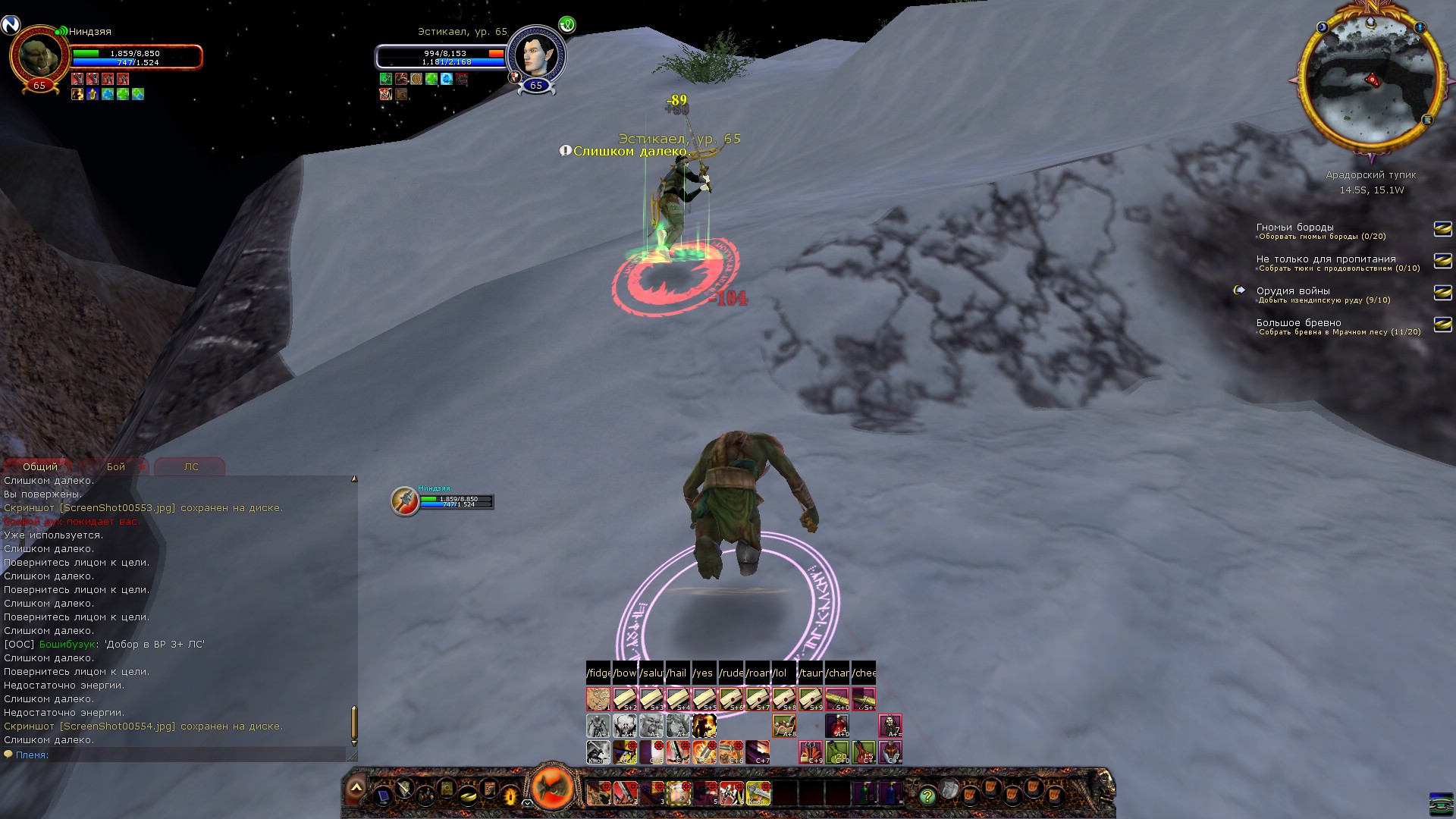Select the Орудия войны quest in tracker
1456x819 pixels.
[1292, 291]
